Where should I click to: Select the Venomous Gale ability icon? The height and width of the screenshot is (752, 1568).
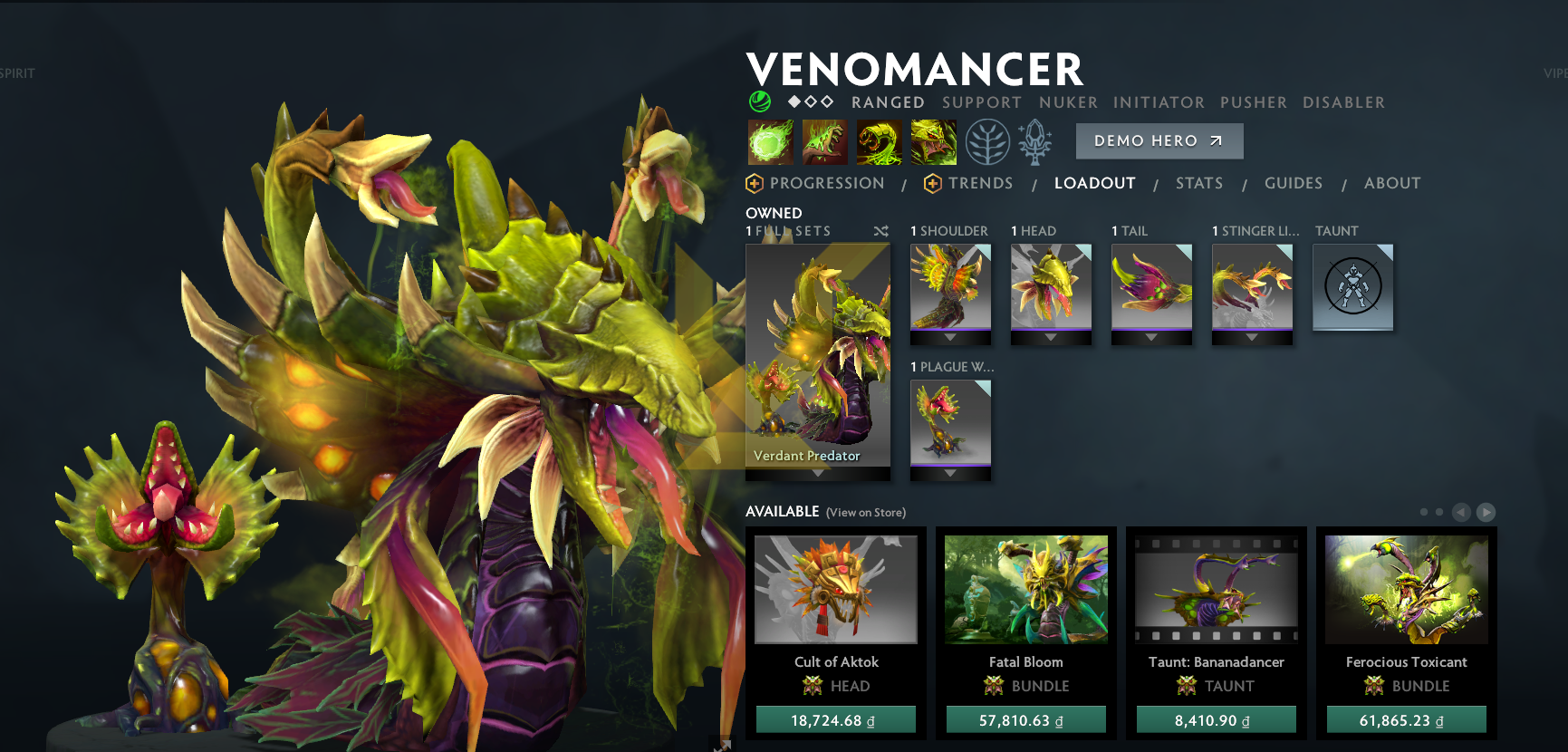click(770, 142)
